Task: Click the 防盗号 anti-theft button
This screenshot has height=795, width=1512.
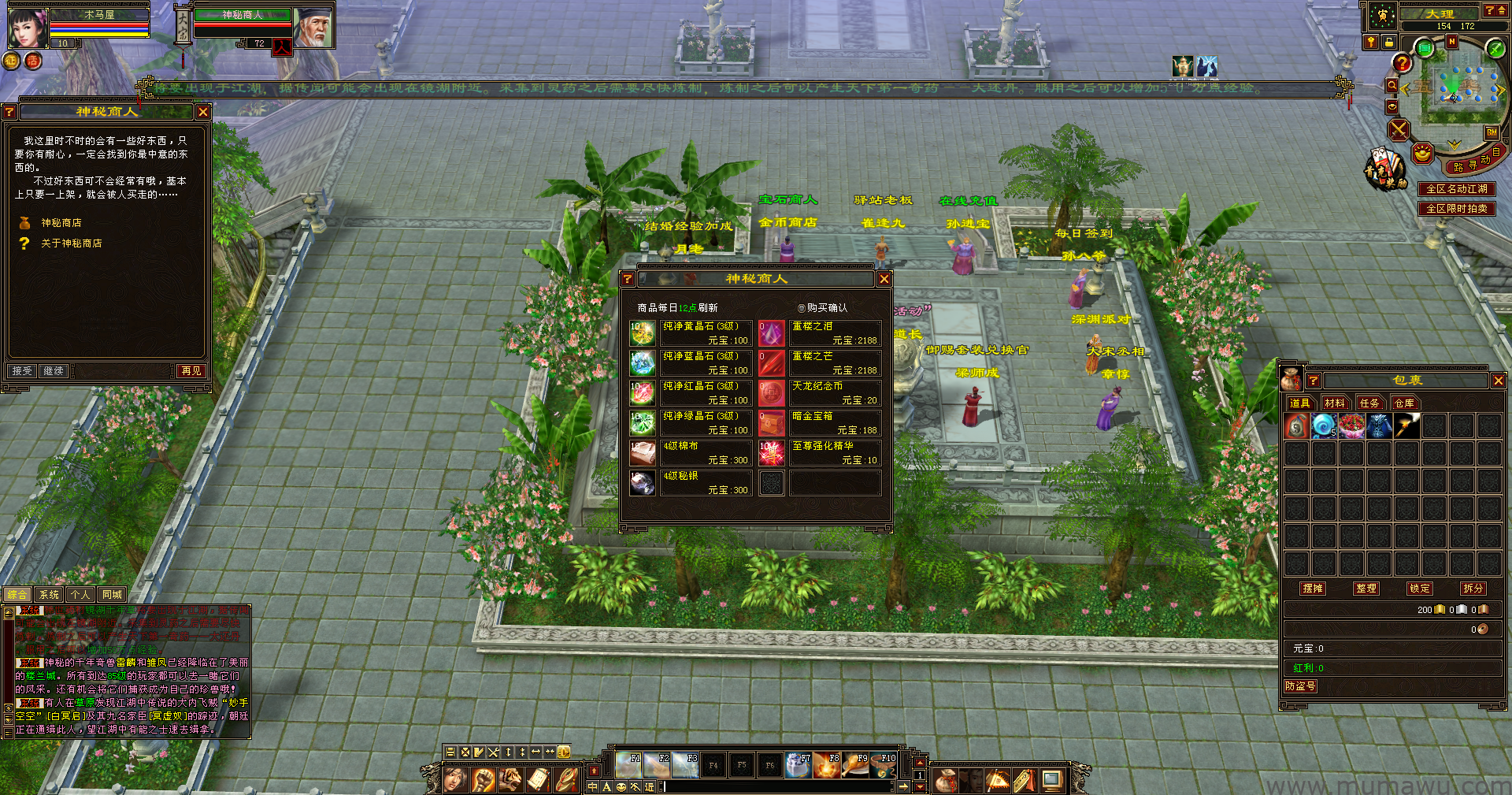Action: click(1300, 686)
